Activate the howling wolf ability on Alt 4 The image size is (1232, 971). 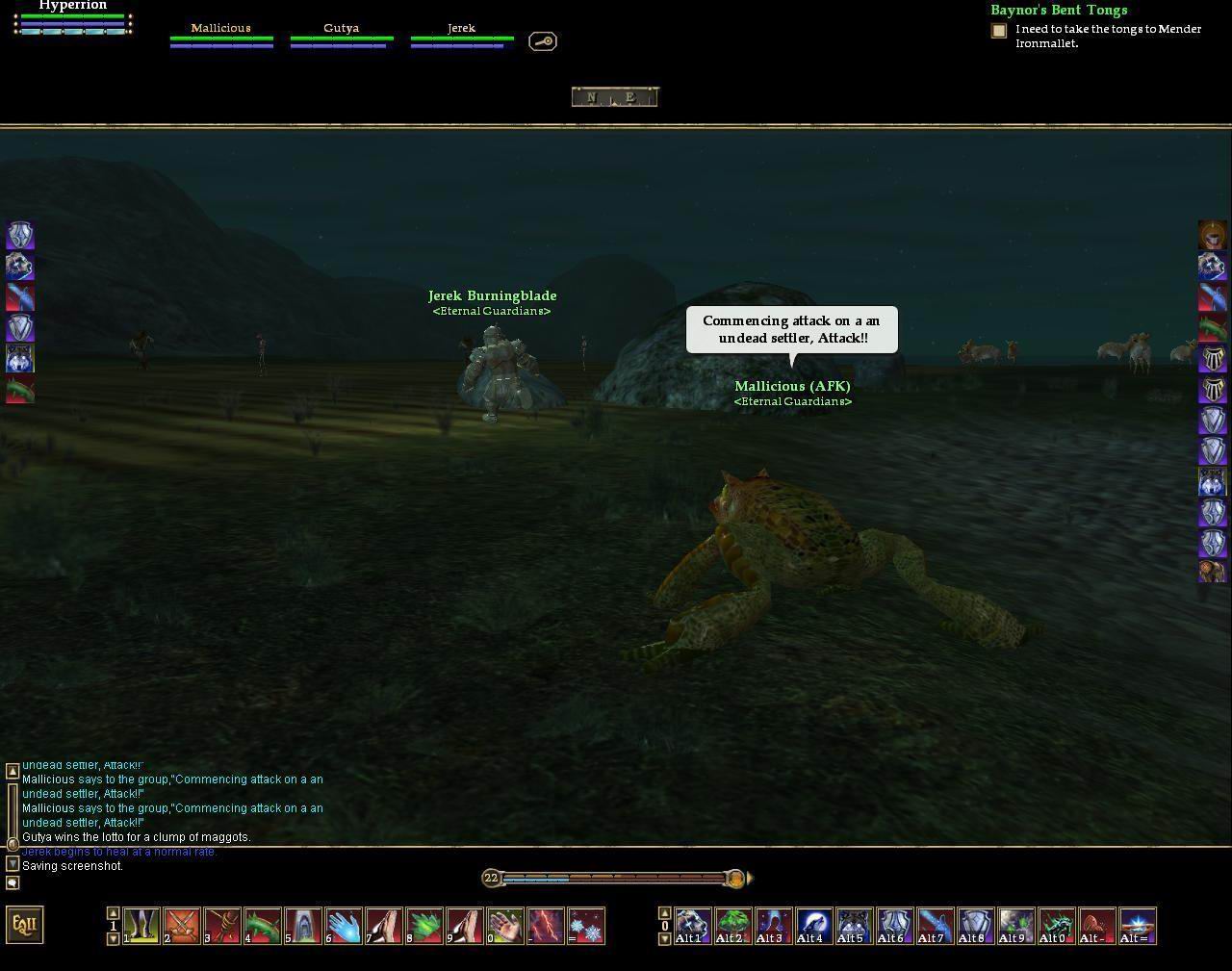814,926
